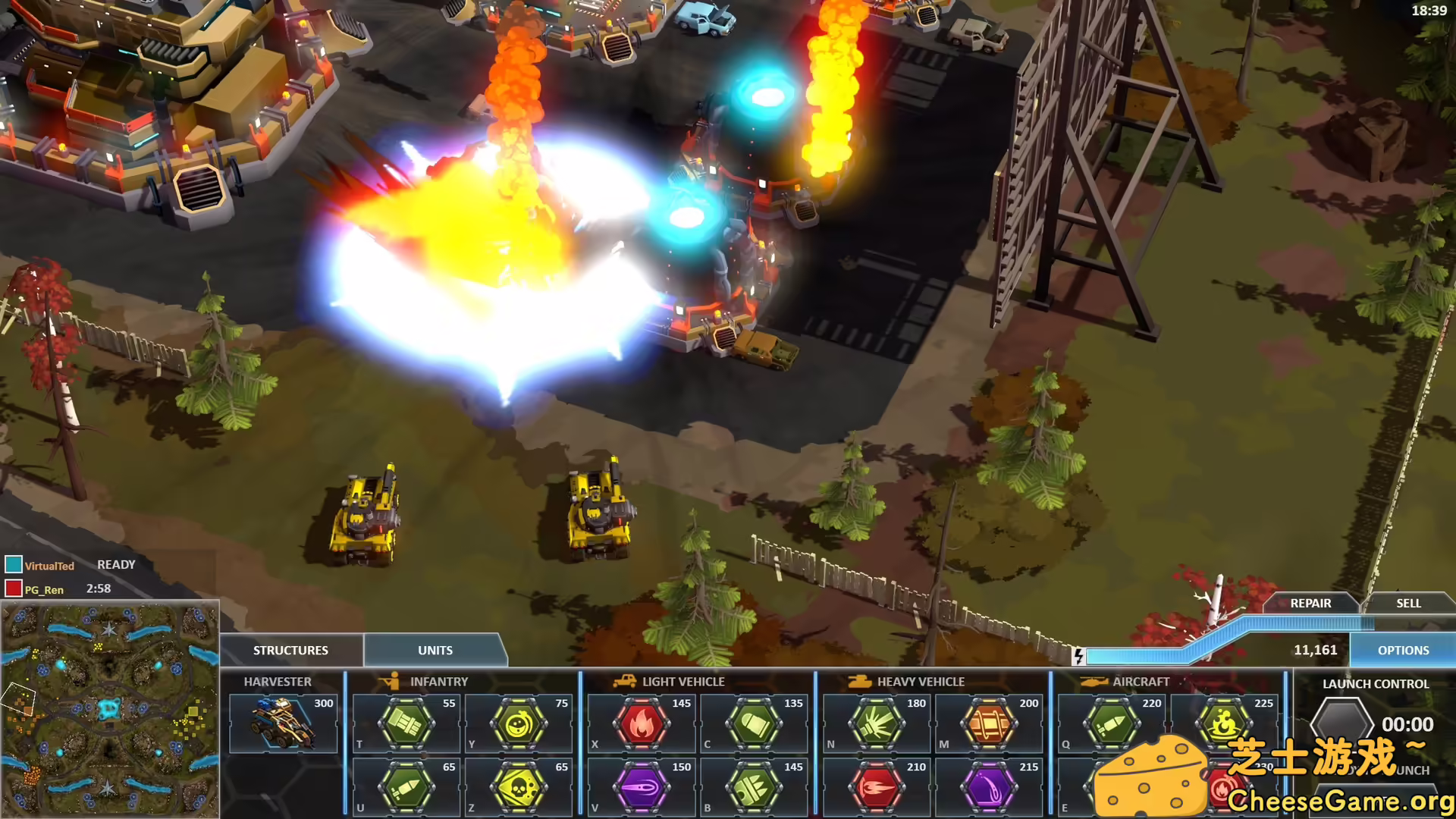Click the minimap
This screenshot has height=819, width=1456.
click(110, 710)
